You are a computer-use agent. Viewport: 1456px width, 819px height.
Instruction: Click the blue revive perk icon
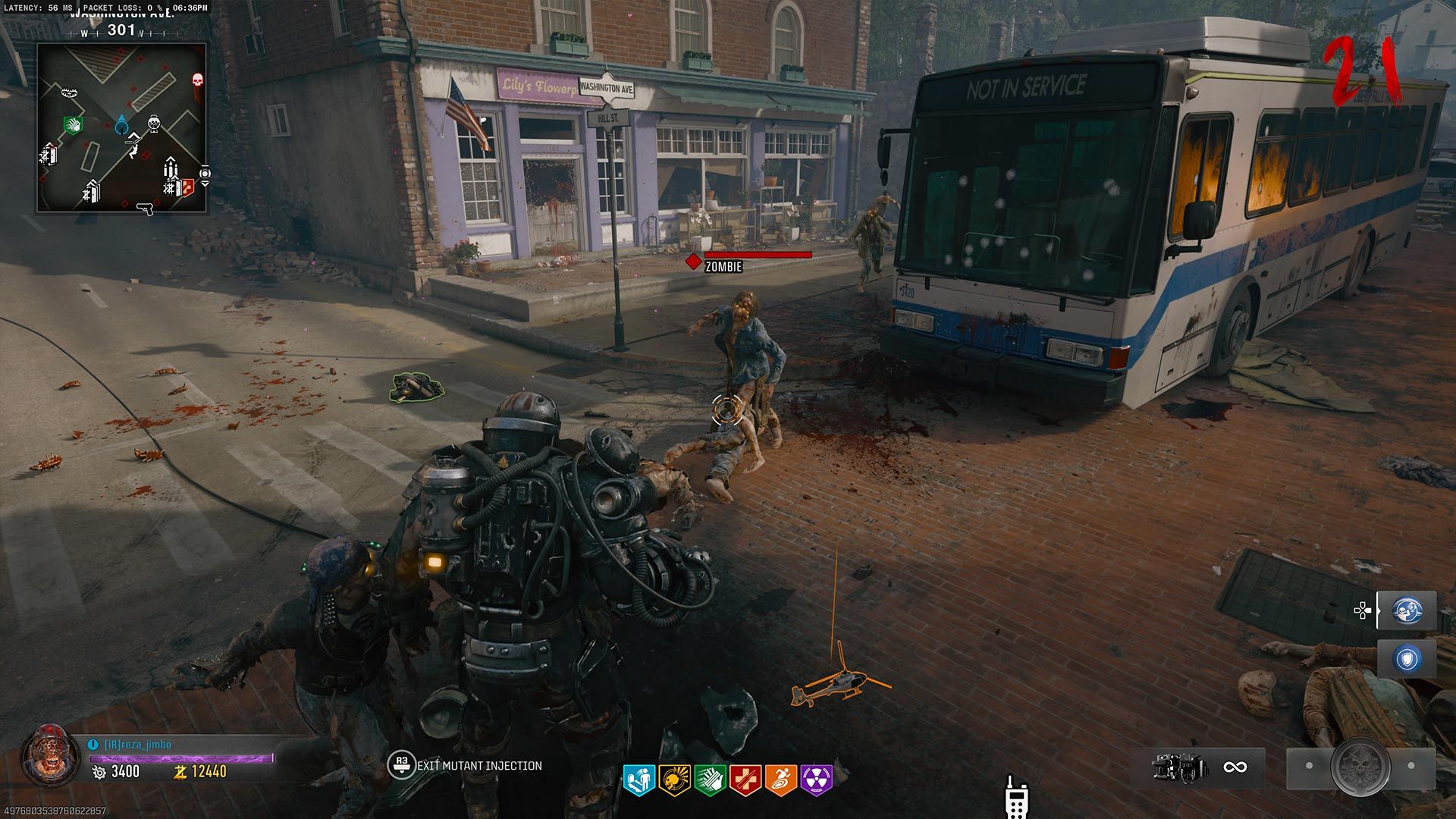click(x=638, y=780)
